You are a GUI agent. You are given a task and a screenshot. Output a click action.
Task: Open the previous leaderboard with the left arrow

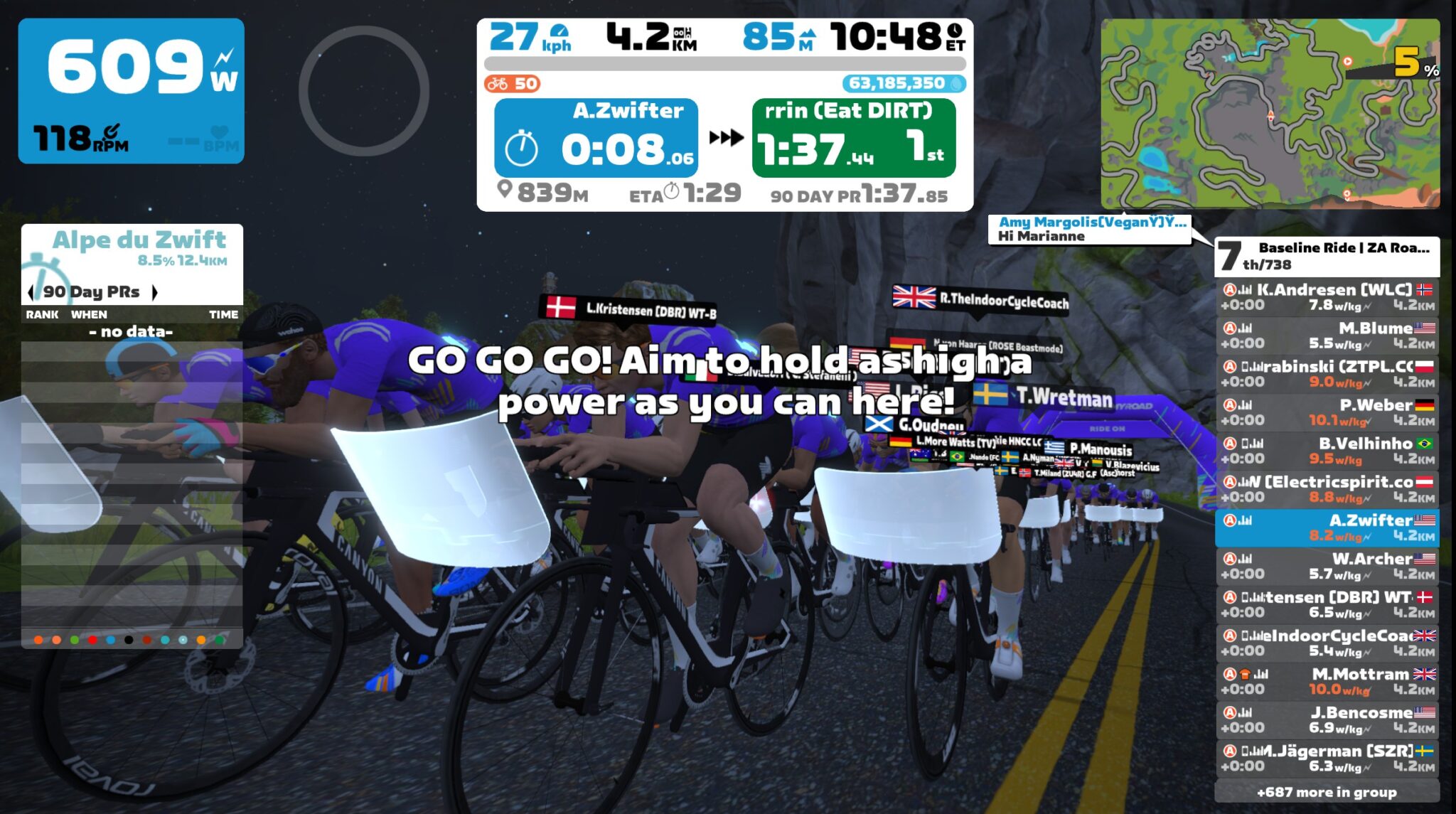coord(30,291)
